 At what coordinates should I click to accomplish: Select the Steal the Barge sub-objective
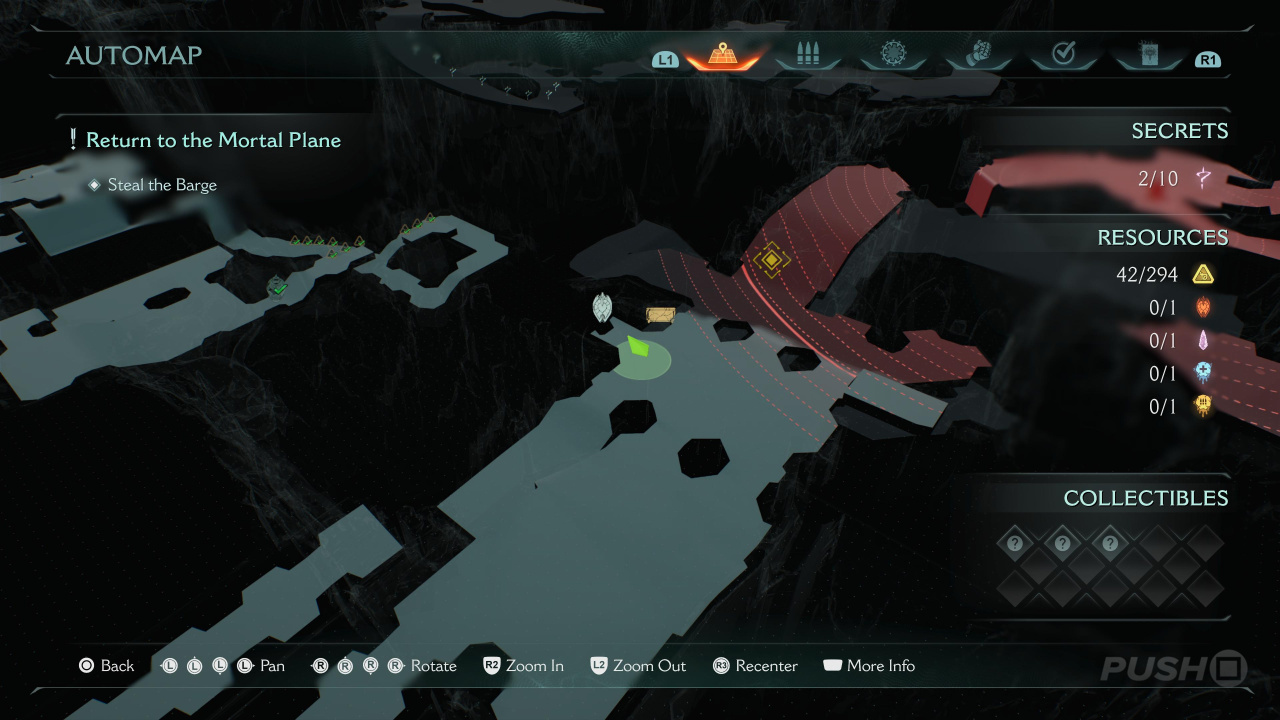coord(162,185)
